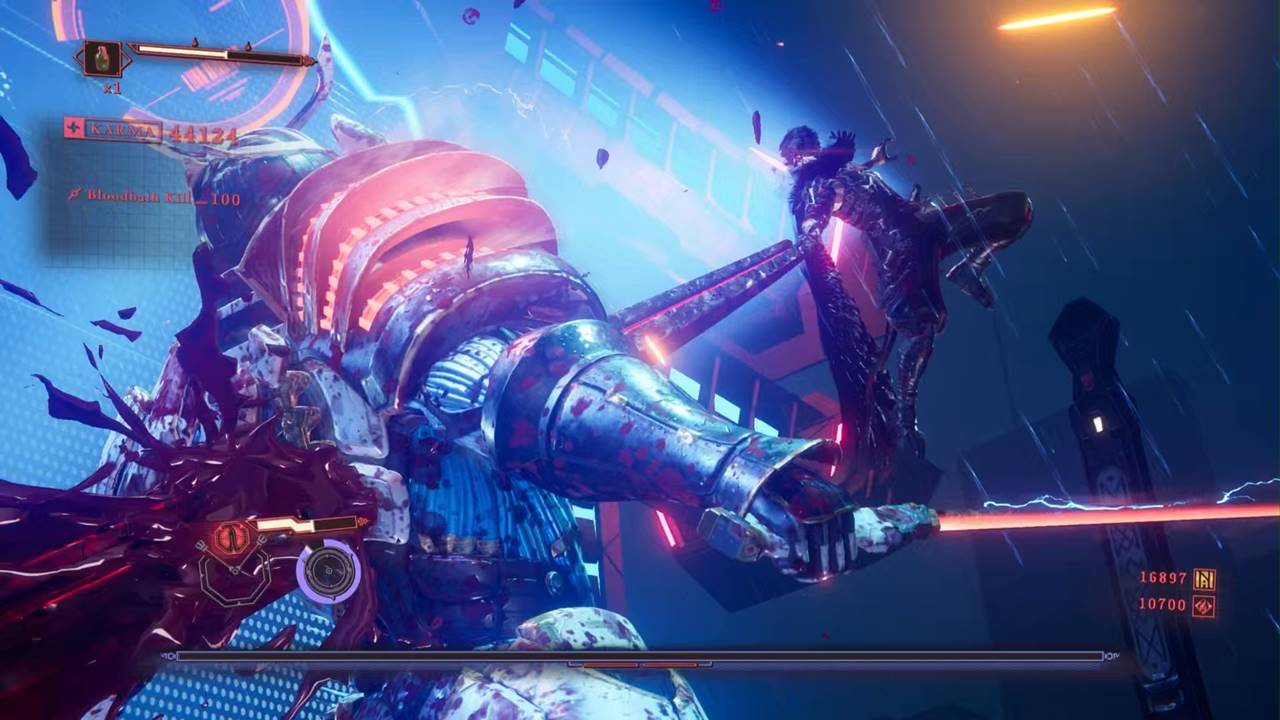Select the green healing potion slot
The image size is (1280, 720).
[x=102, y=57]
